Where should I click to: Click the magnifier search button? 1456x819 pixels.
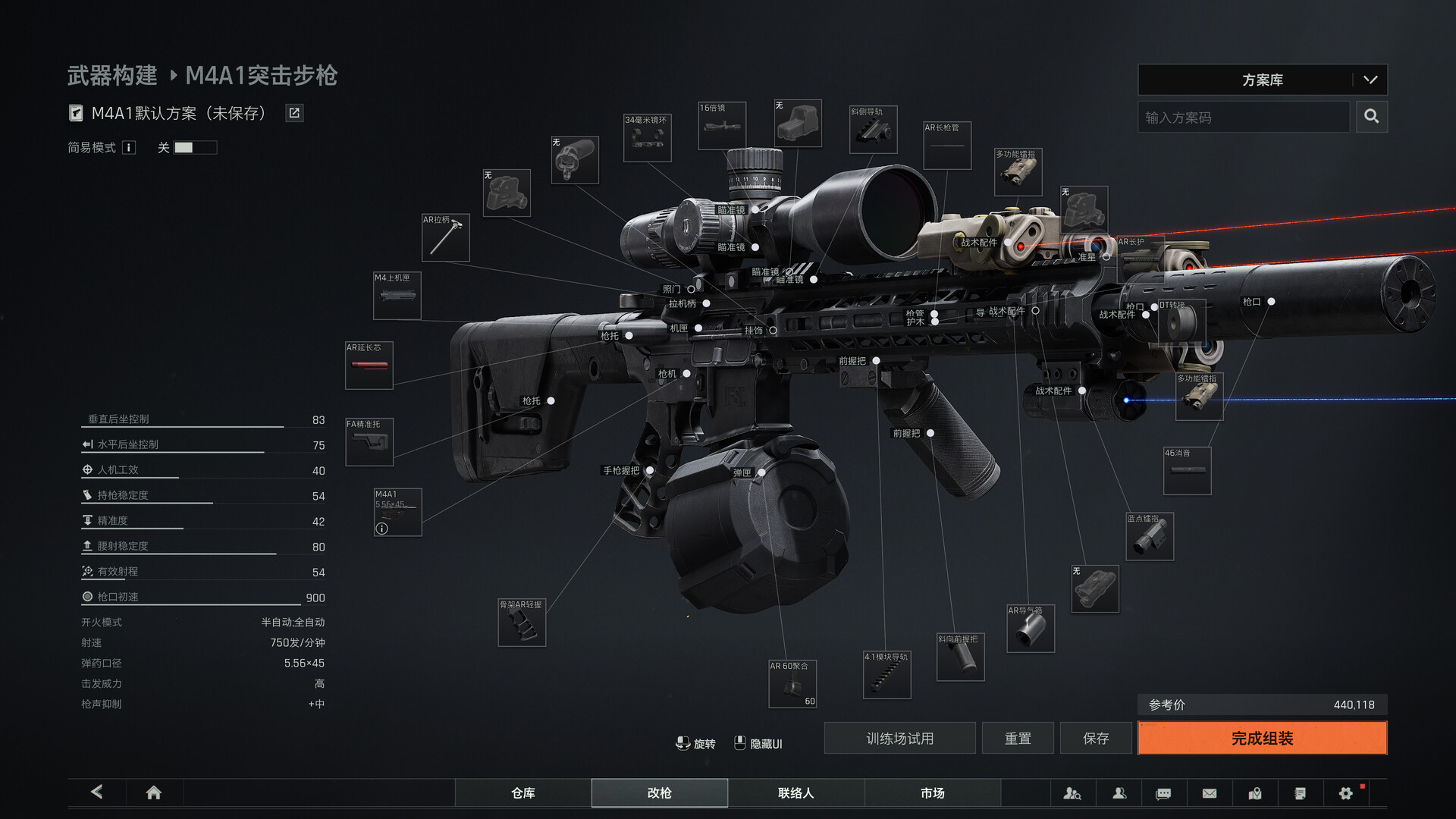(x=1371, y=117)
